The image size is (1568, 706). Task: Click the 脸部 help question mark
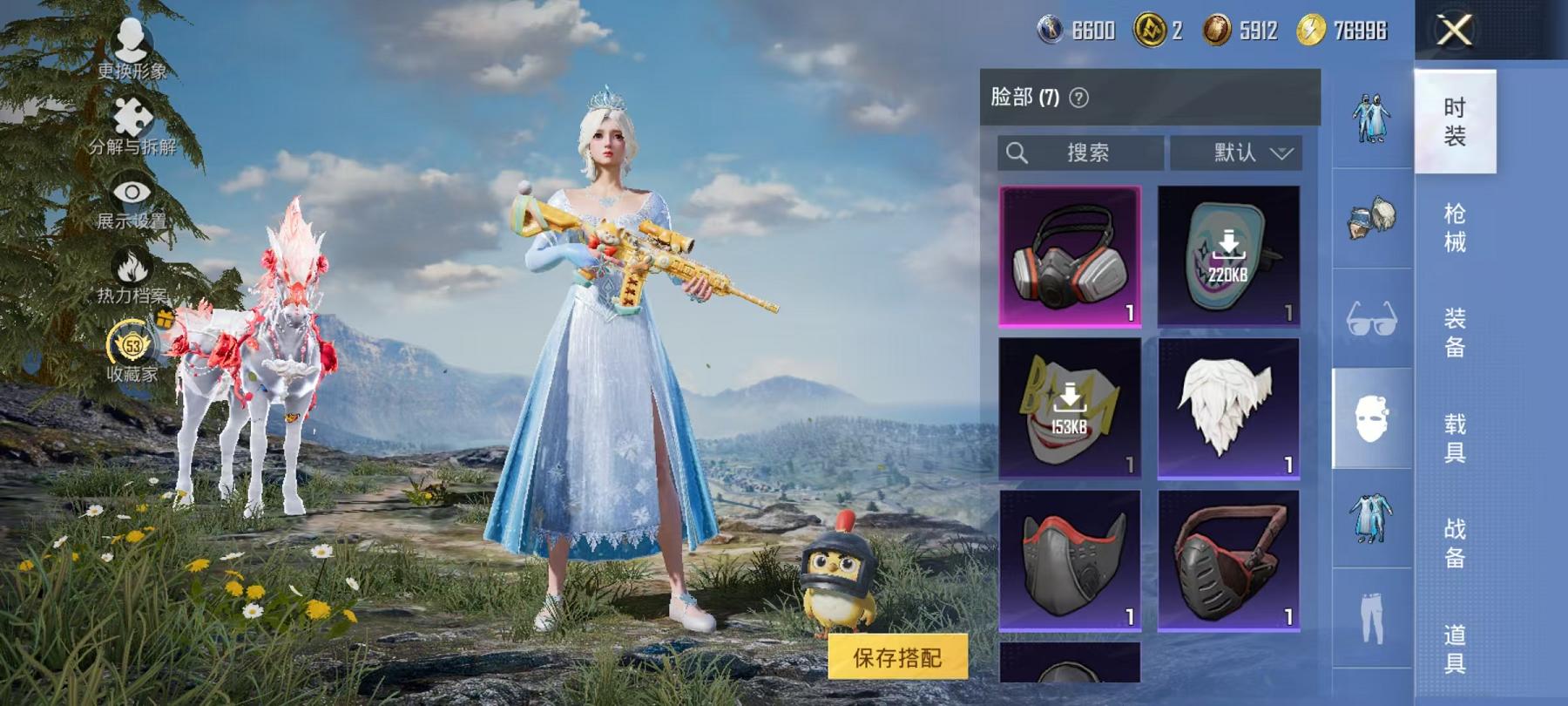coord(1080,96)
